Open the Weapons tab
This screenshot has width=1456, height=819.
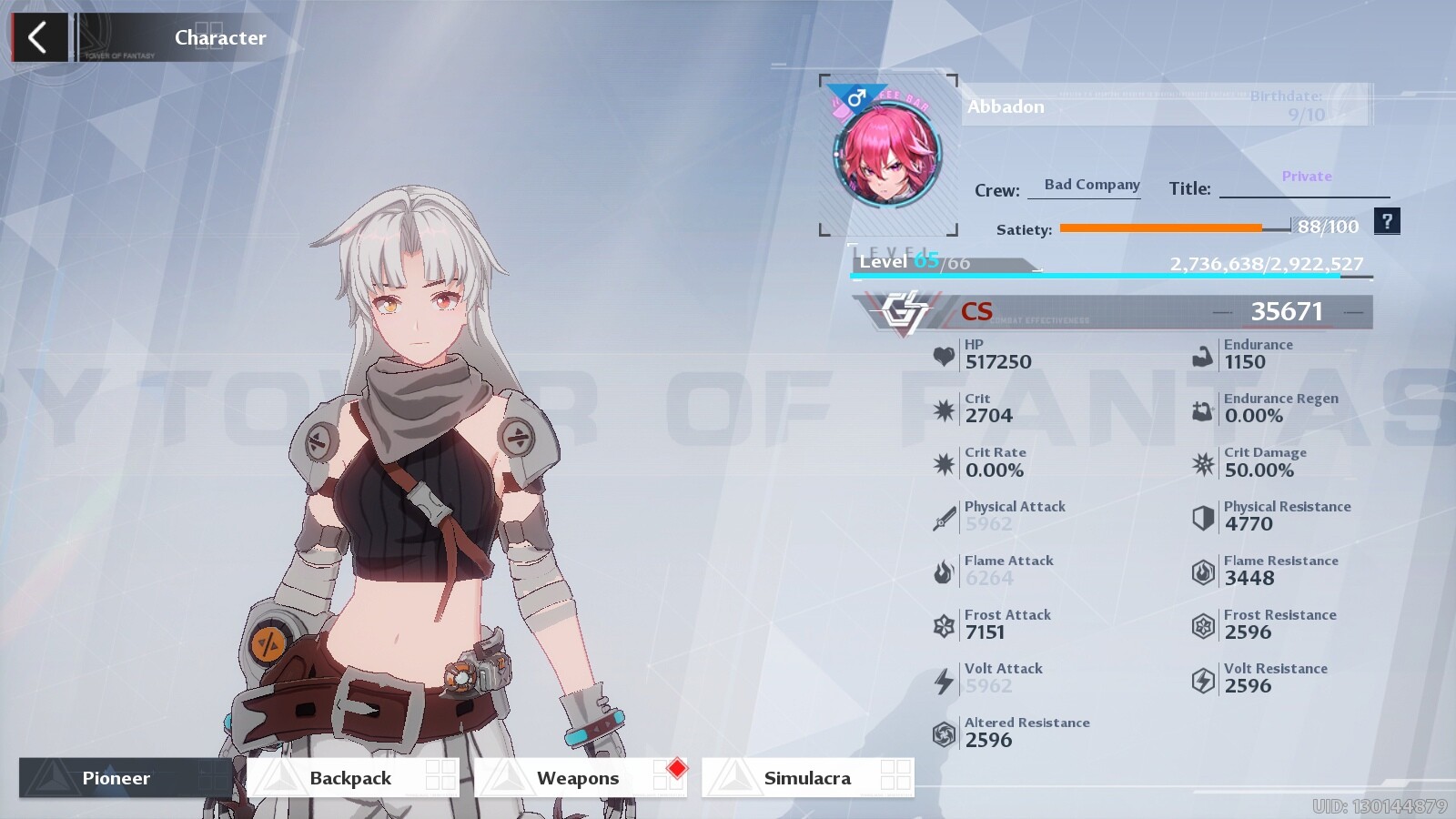coord(580,778)
